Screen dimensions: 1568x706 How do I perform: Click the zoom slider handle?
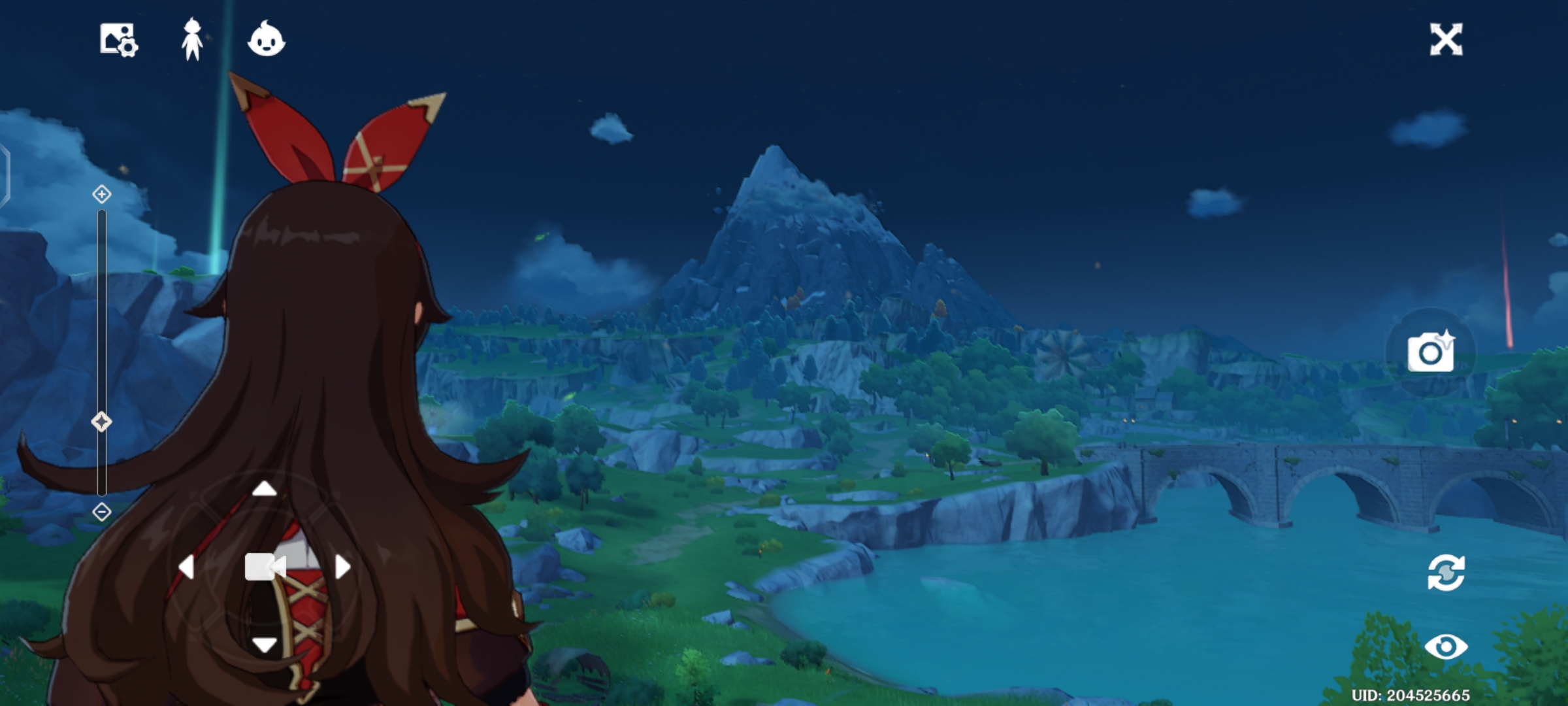tap(101, 422)
